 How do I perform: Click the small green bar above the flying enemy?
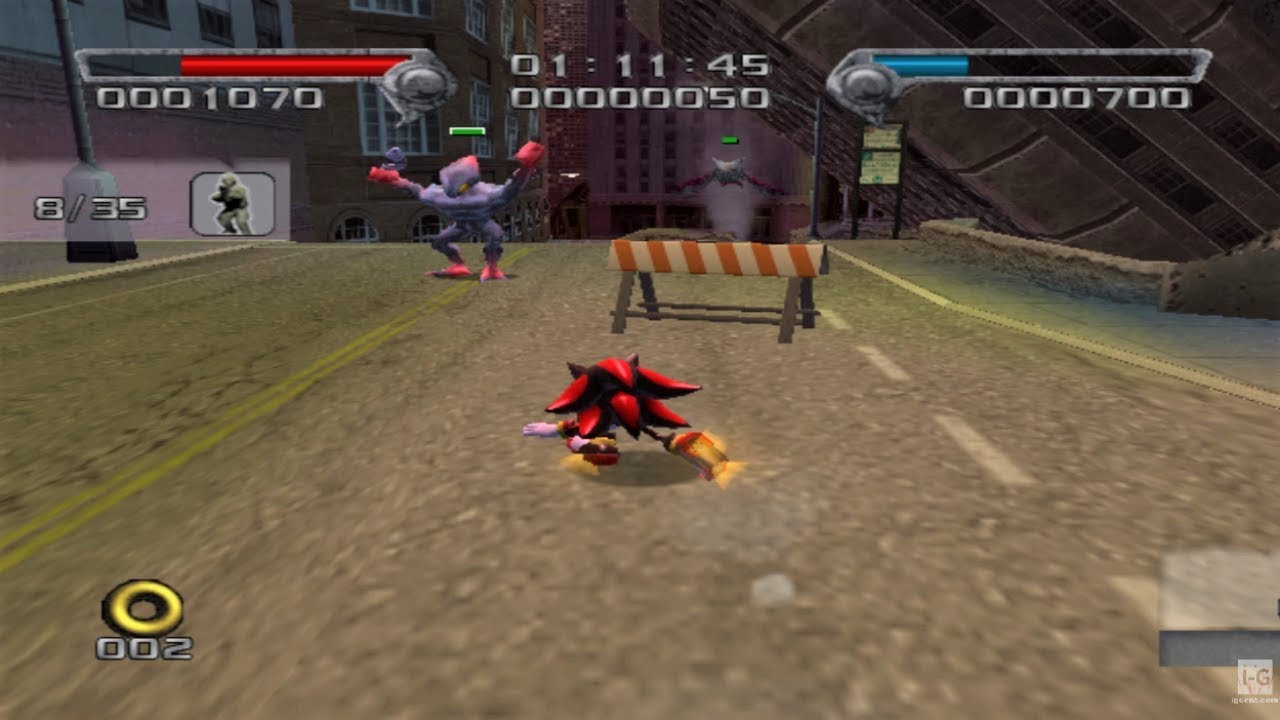[729, 141]
